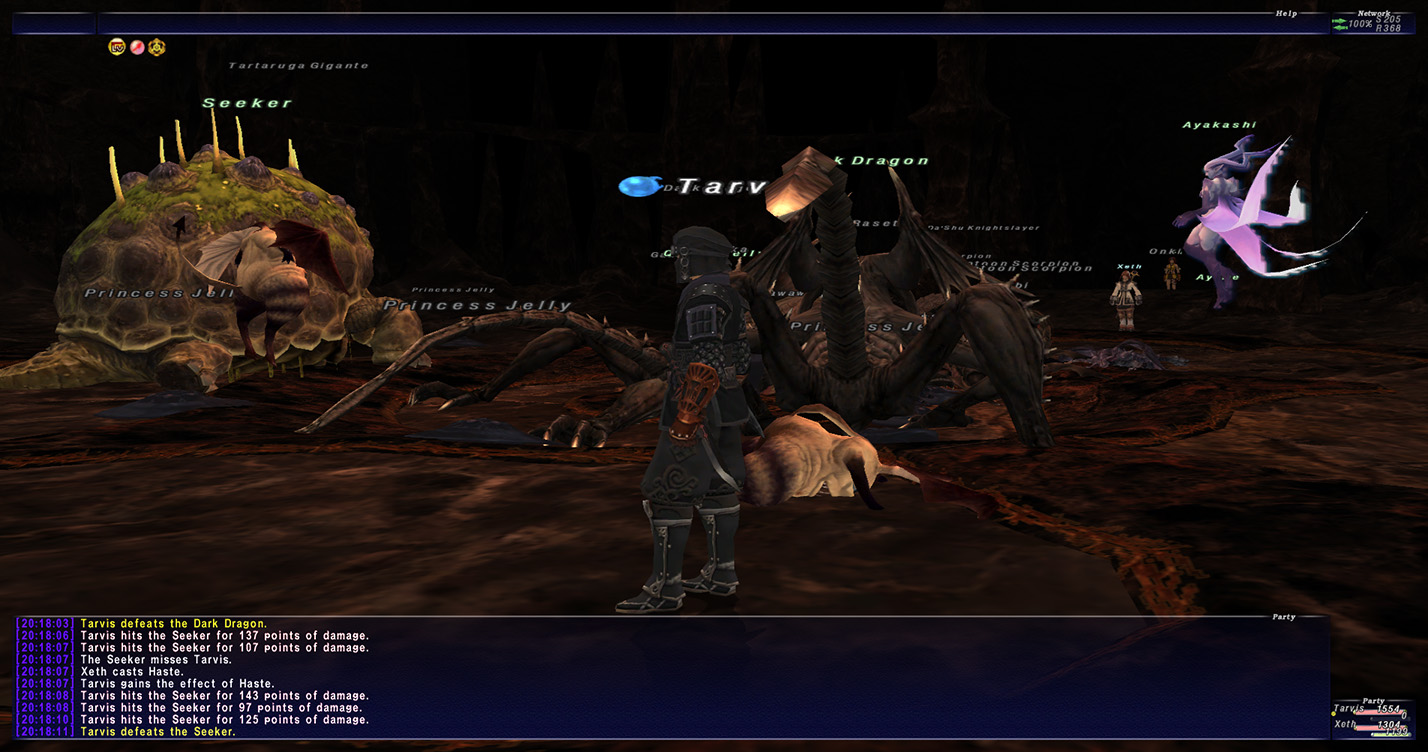The width and height of the screenshot is (1428, 752).
Task: Select Tarvis in the party list
Action: click(x=1350, y=709)
